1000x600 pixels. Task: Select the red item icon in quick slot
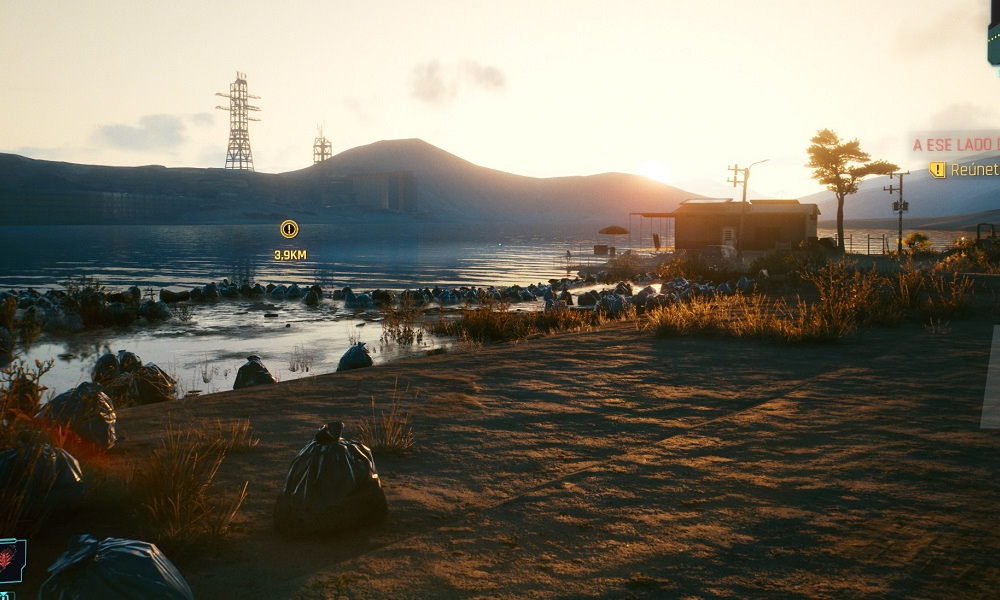[10, 560]
